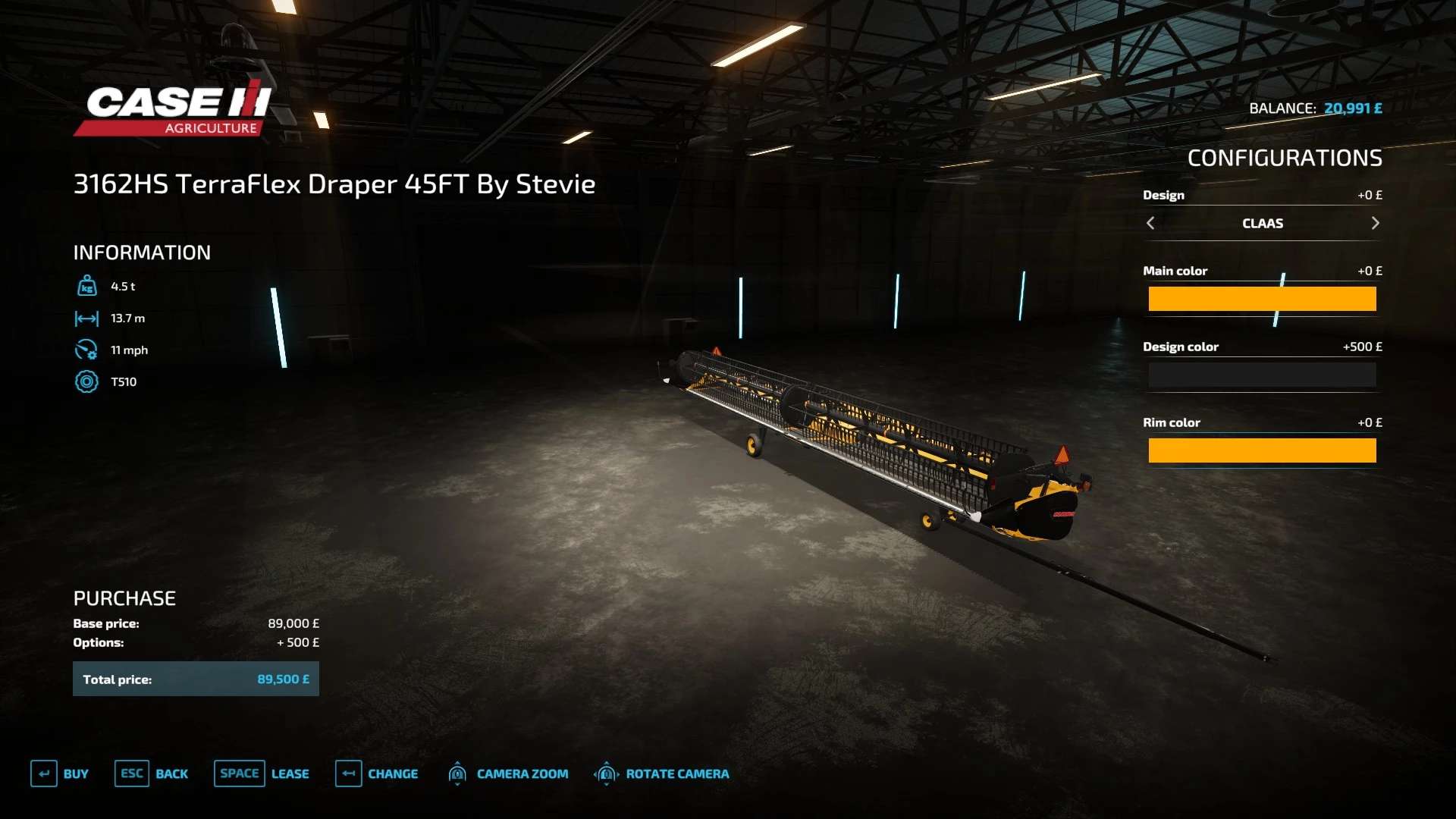Click the Change button in bottom bar

pyautogui.click(x=377, y=773)
